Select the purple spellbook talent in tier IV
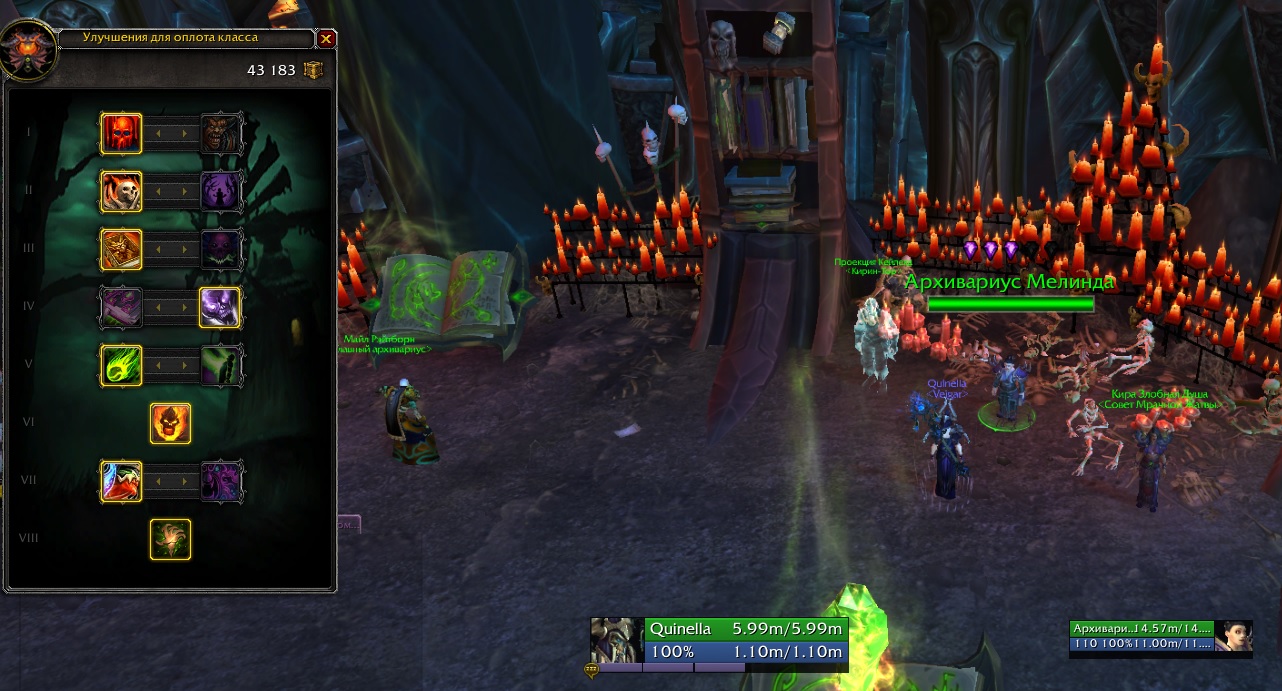 pyautogui.click(x=121, y=307)
